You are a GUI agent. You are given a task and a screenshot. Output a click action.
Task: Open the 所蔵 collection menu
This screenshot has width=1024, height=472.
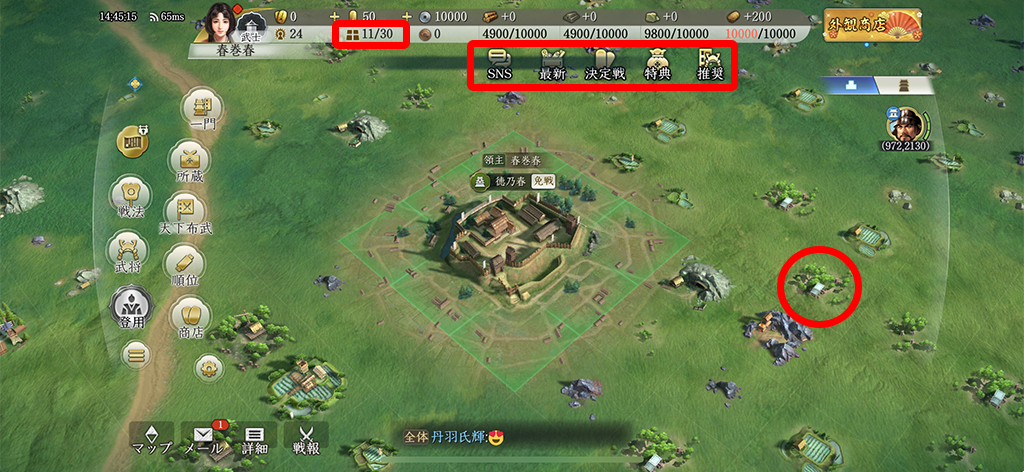pyautogui.click(x=188, y=161)
